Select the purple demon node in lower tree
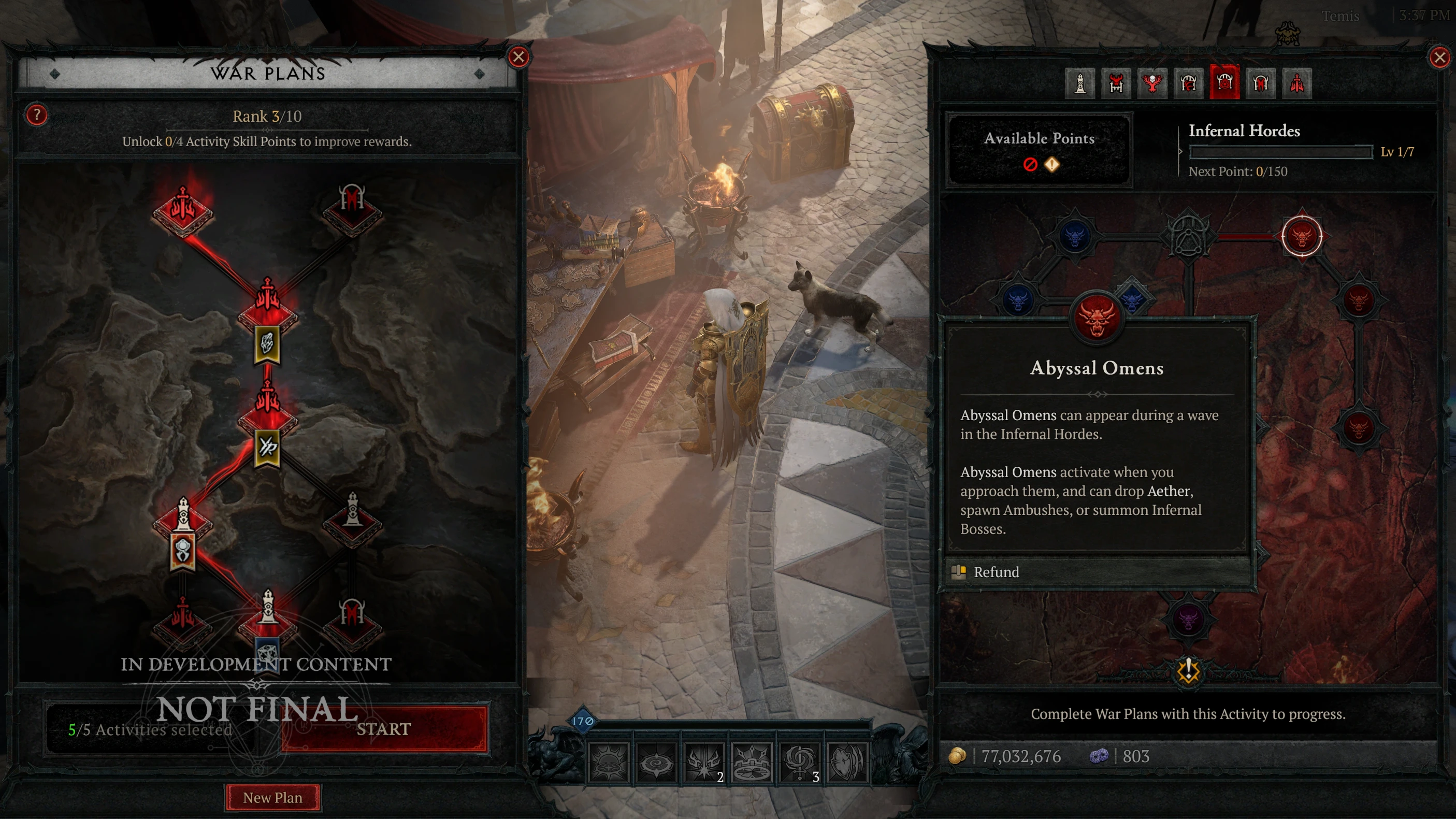This screenshot has width=1456, height=819. tap(1189, 620)
